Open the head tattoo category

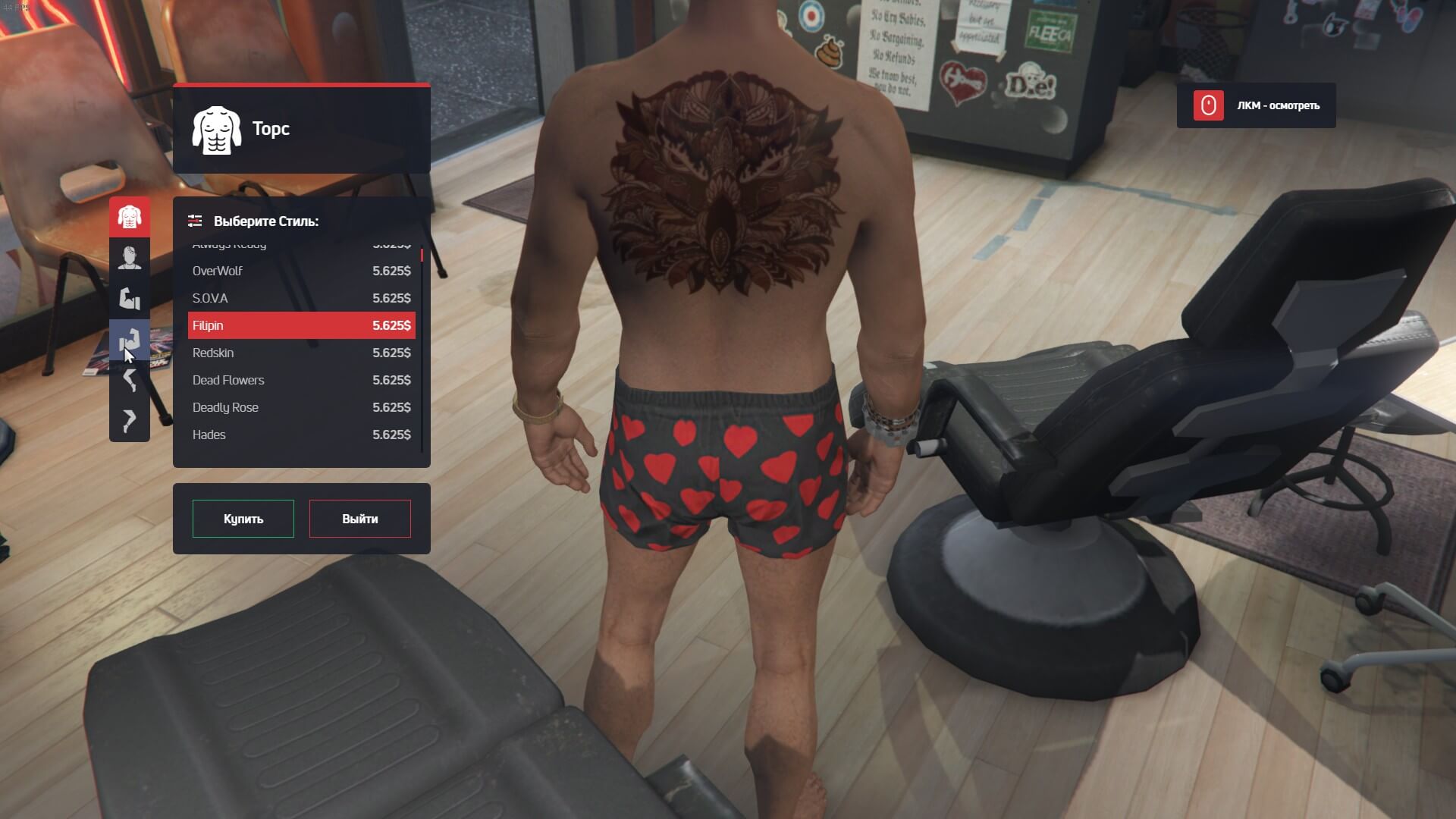coord(130,258)
